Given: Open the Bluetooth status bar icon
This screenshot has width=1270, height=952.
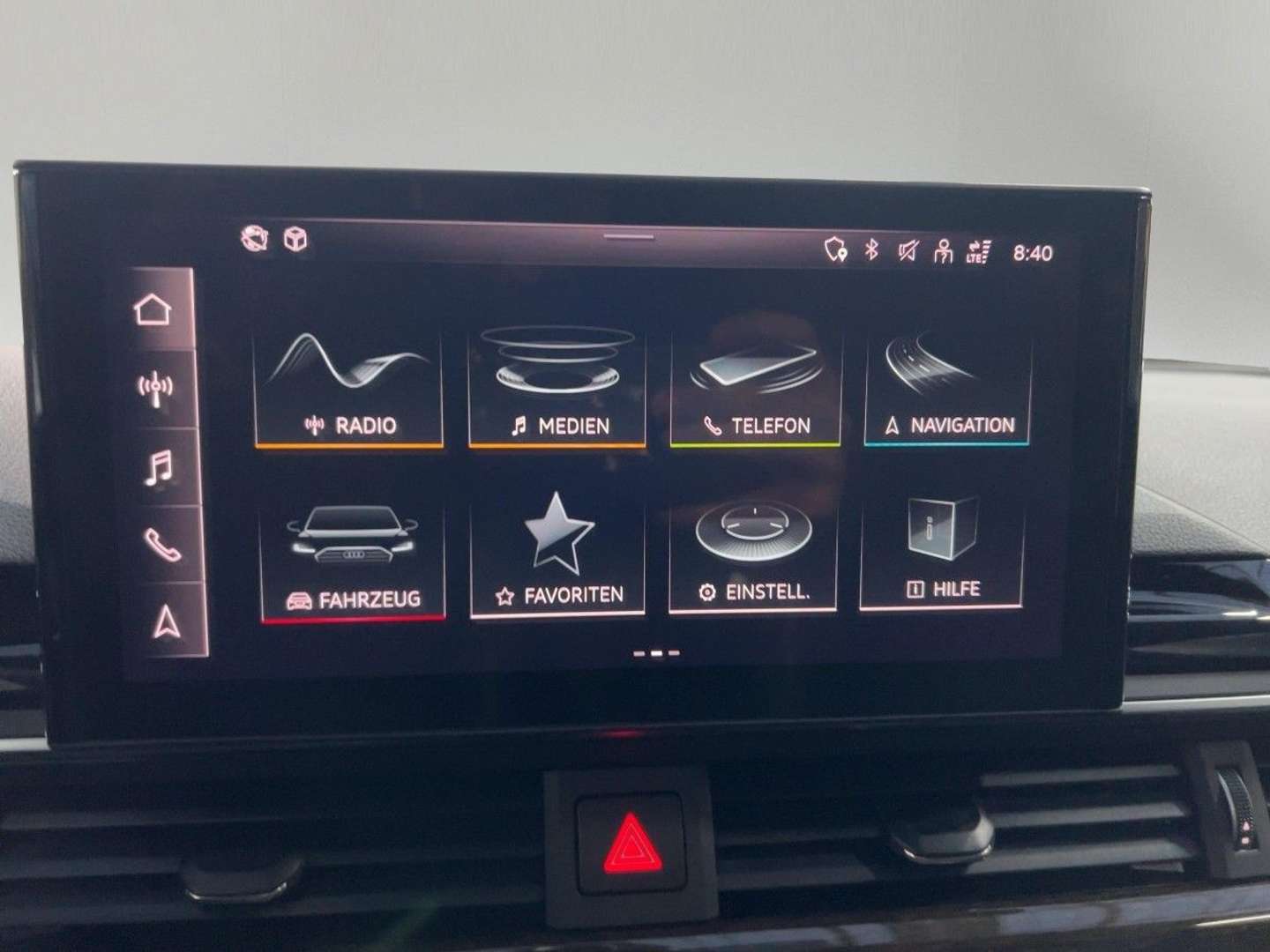Looking at the screenshot, I should 871,250.
